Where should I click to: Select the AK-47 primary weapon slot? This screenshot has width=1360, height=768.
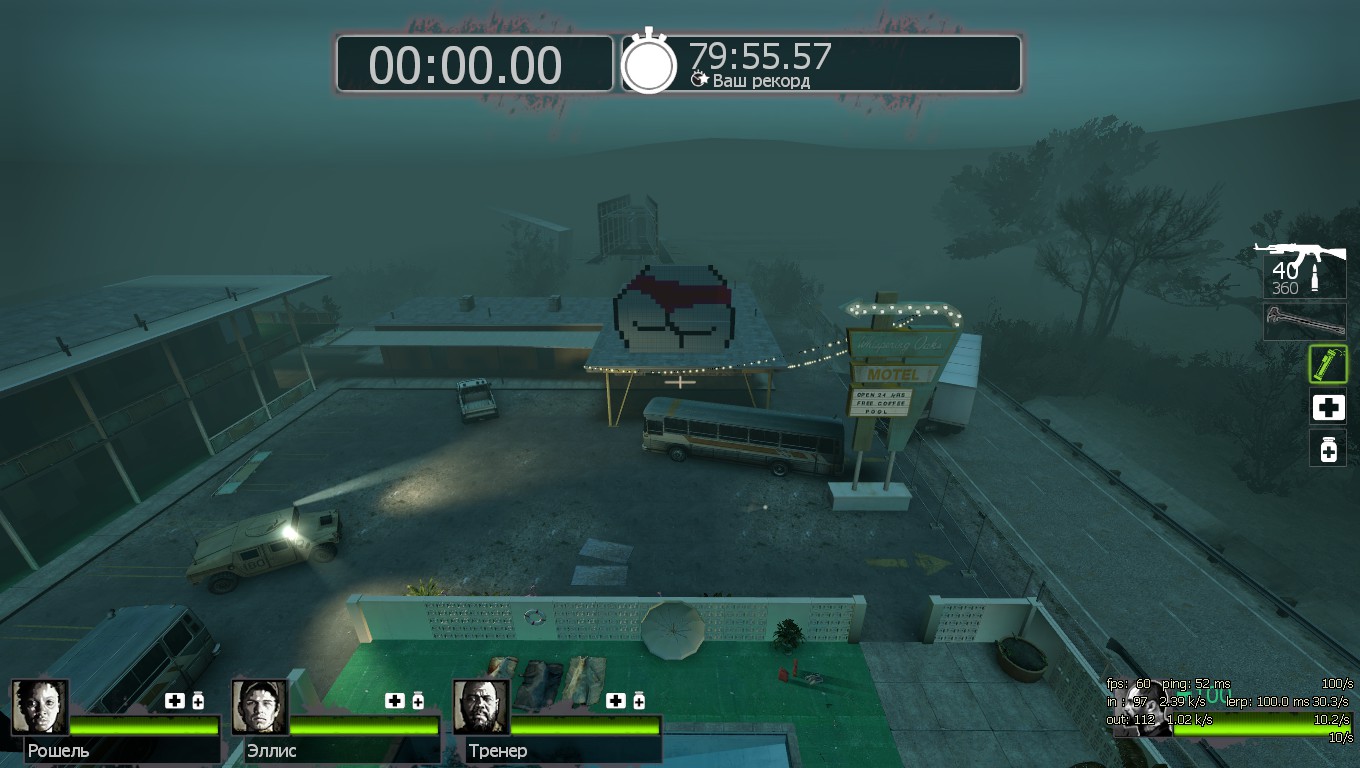[1304, 268]
